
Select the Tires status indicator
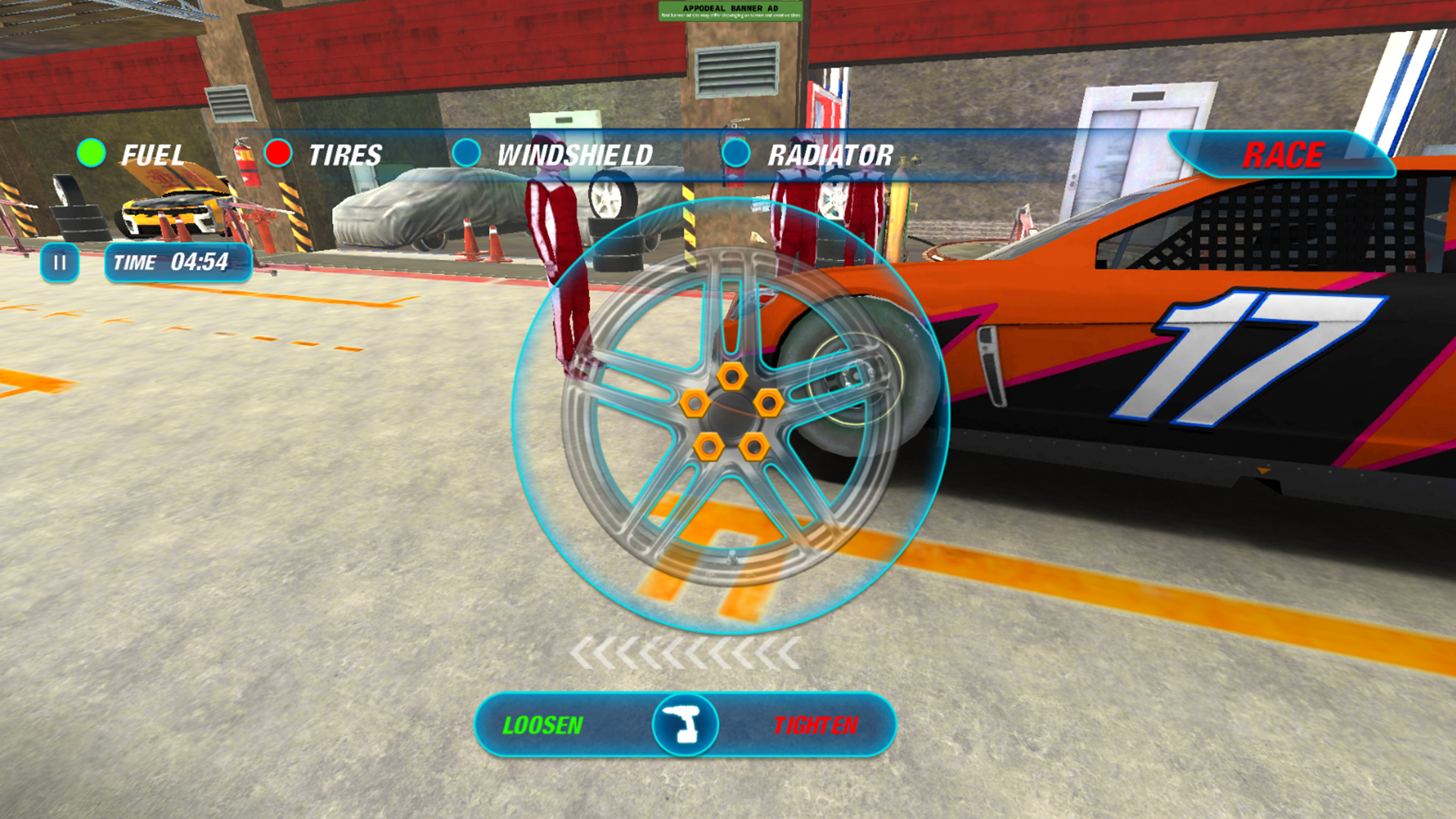tap(278, 154)
